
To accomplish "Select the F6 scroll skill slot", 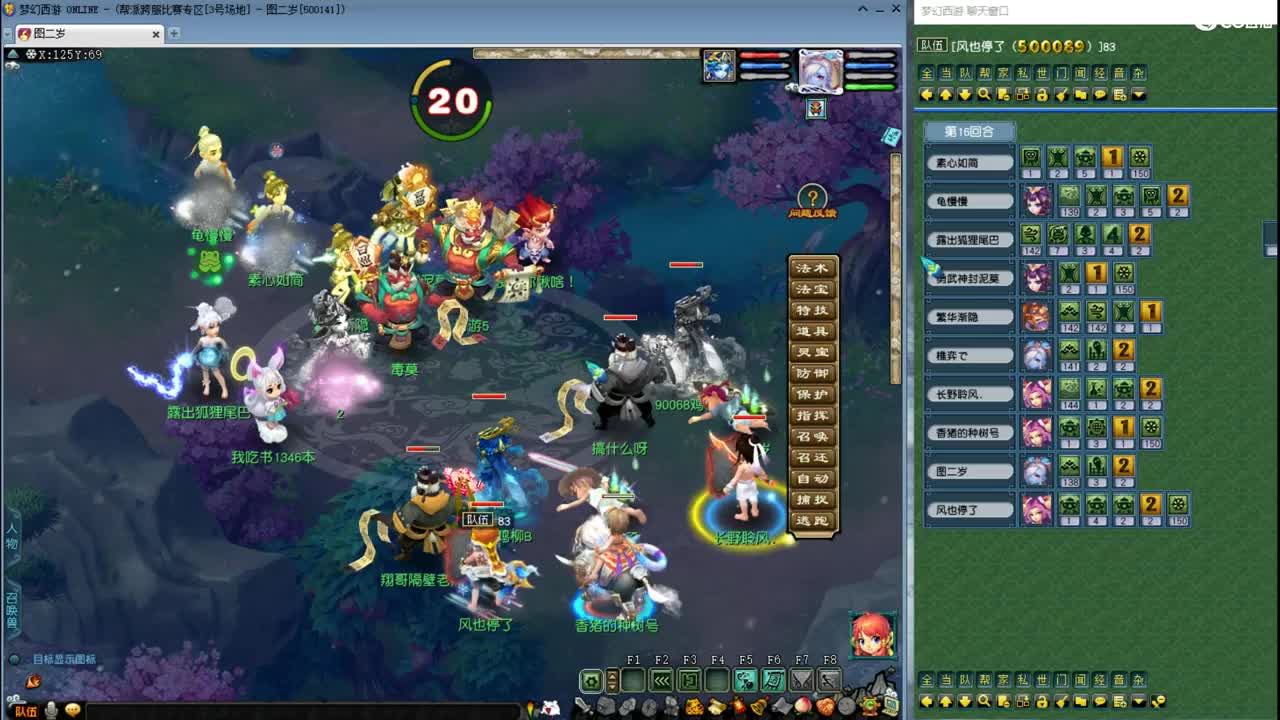I will (x=772, y=680).
